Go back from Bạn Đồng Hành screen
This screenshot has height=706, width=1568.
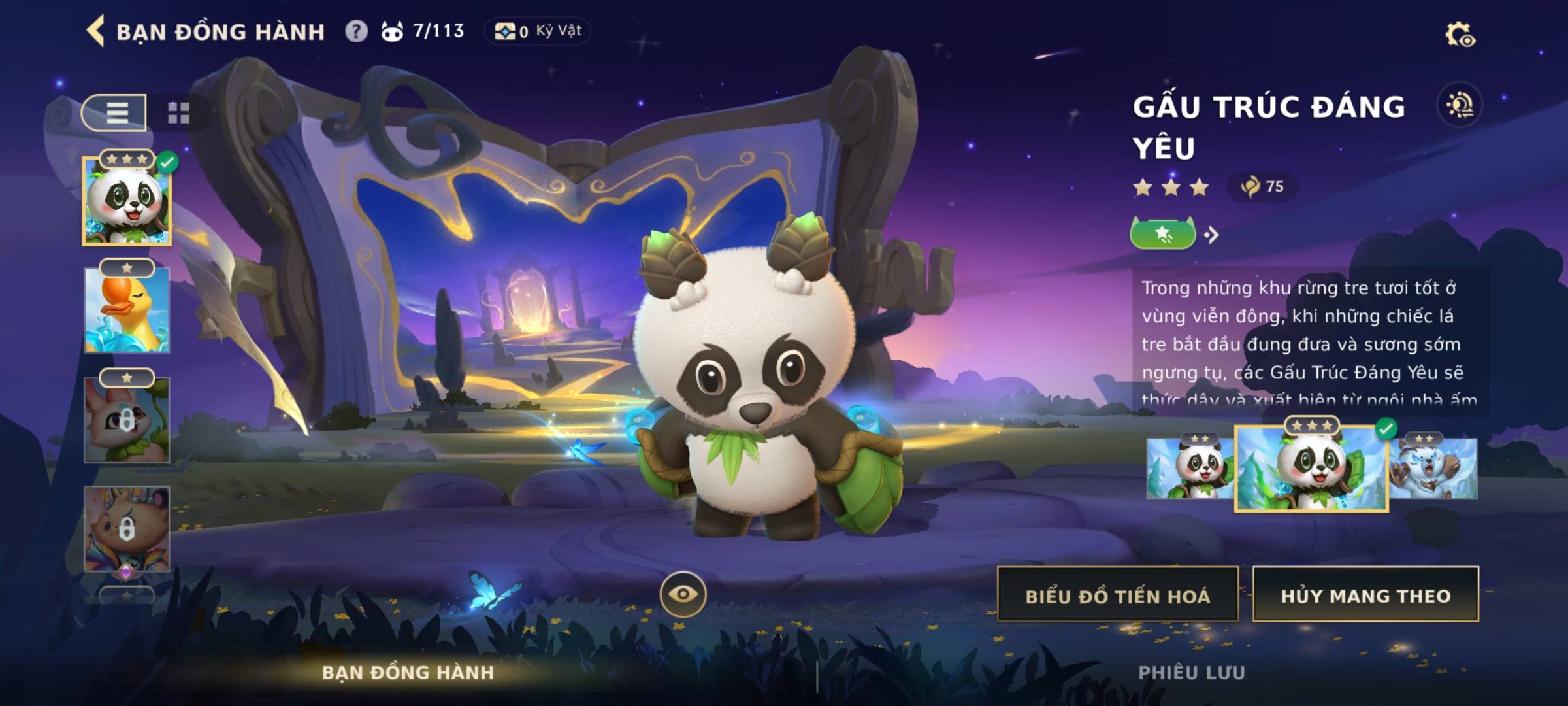point(96,31)
